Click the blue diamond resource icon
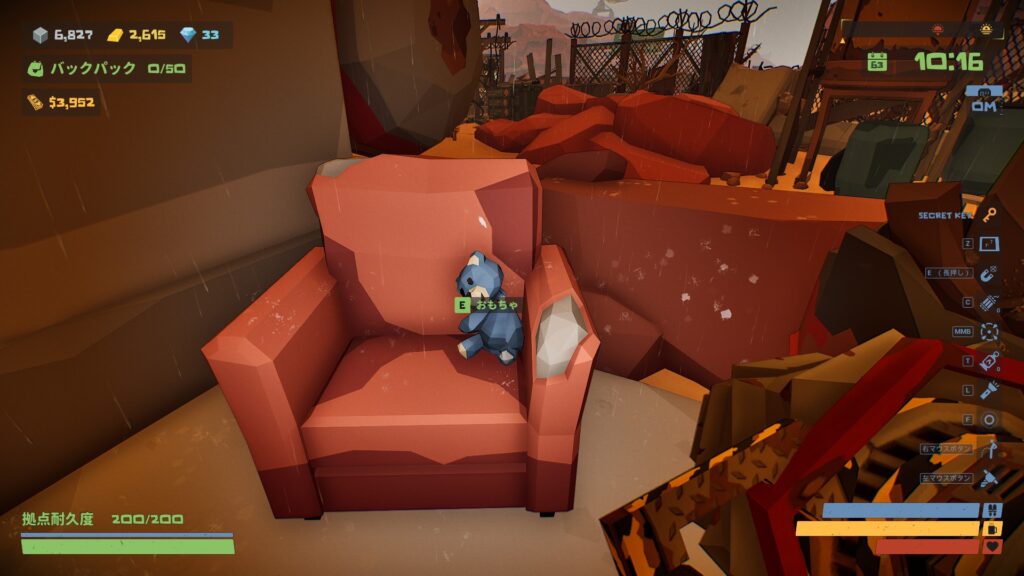This screenshot has width=1024, height=576. coord(187,35)
